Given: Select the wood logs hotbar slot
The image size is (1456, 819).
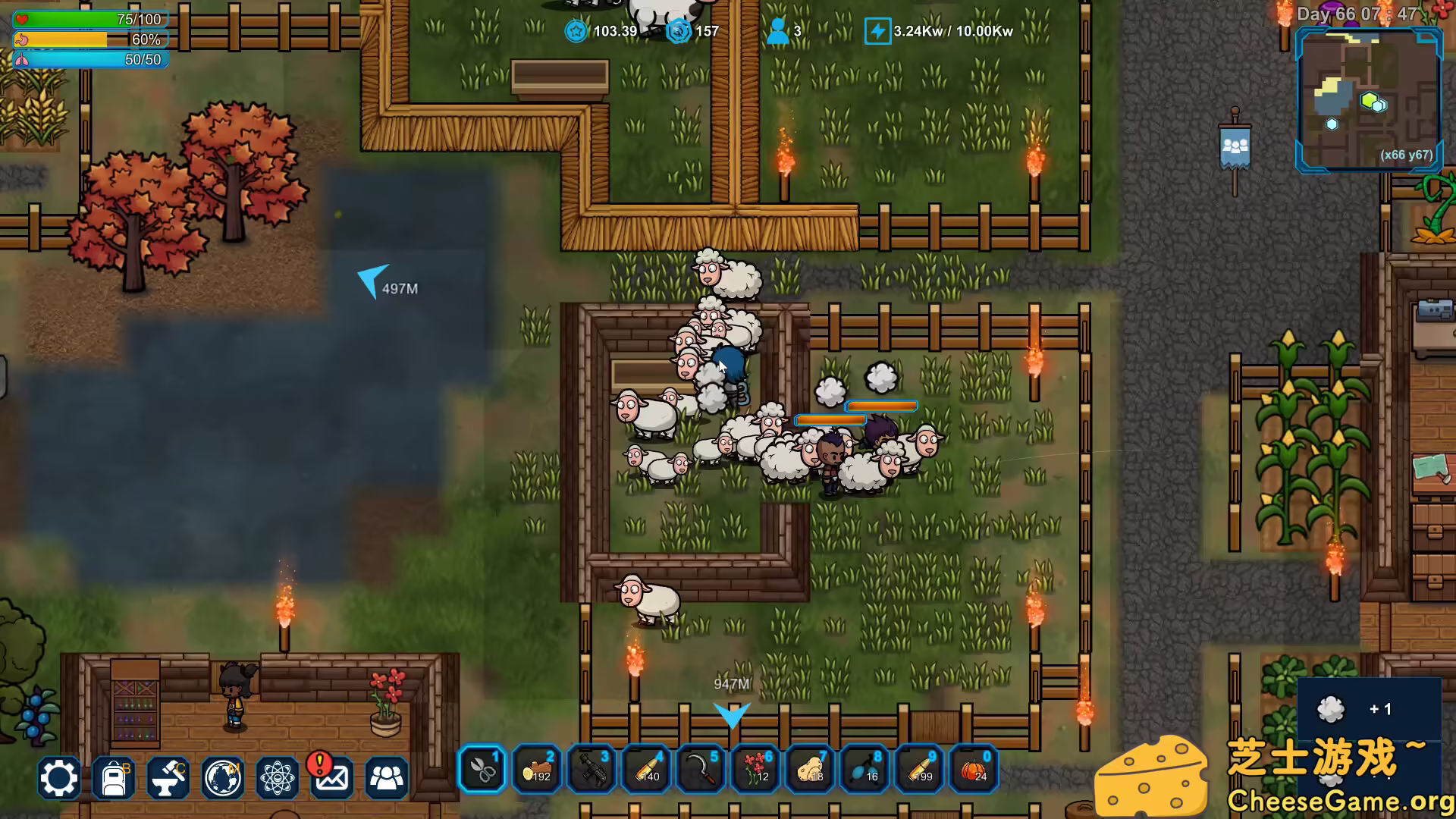Looking at the screenshot, I should (x=537, y=769).
